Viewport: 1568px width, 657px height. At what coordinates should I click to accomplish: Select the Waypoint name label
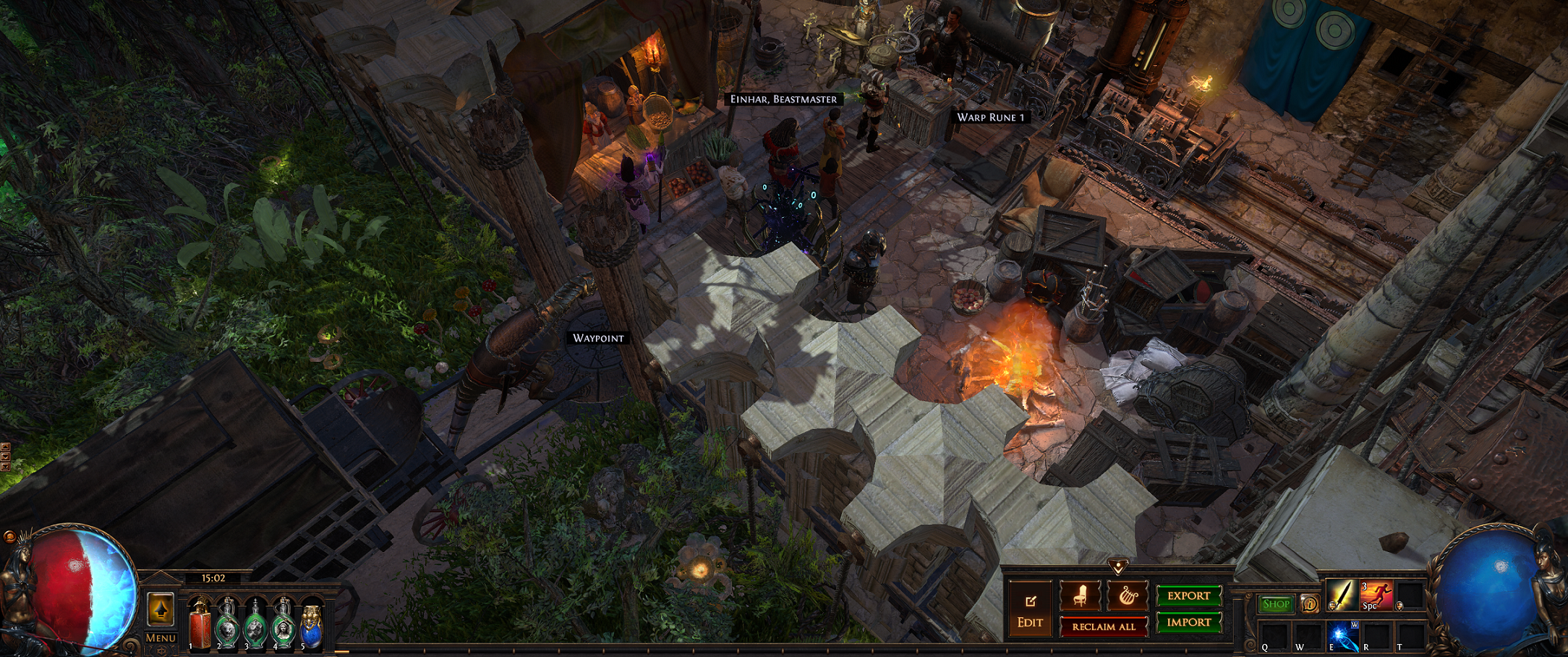pos(598,338)
